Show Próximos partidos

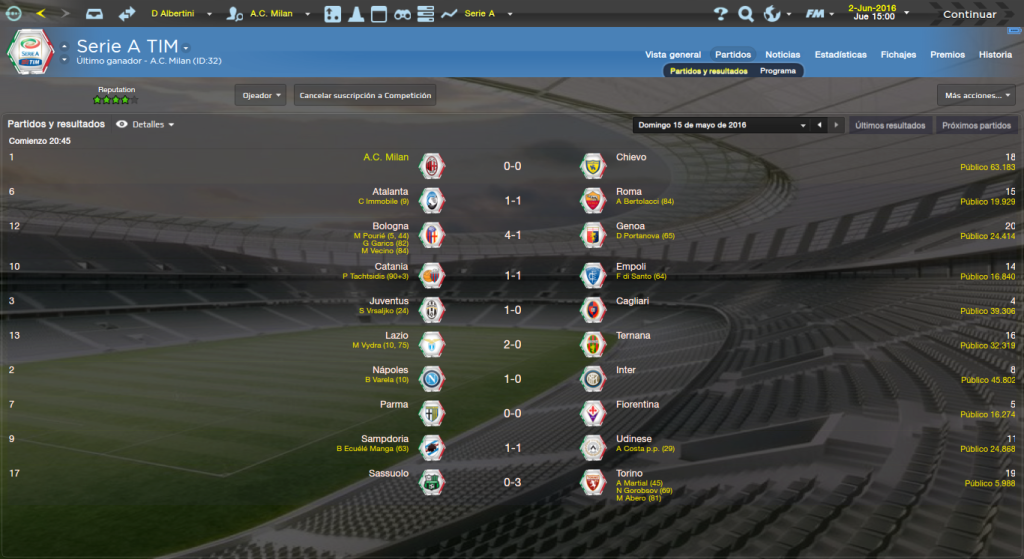pos(975,126)
